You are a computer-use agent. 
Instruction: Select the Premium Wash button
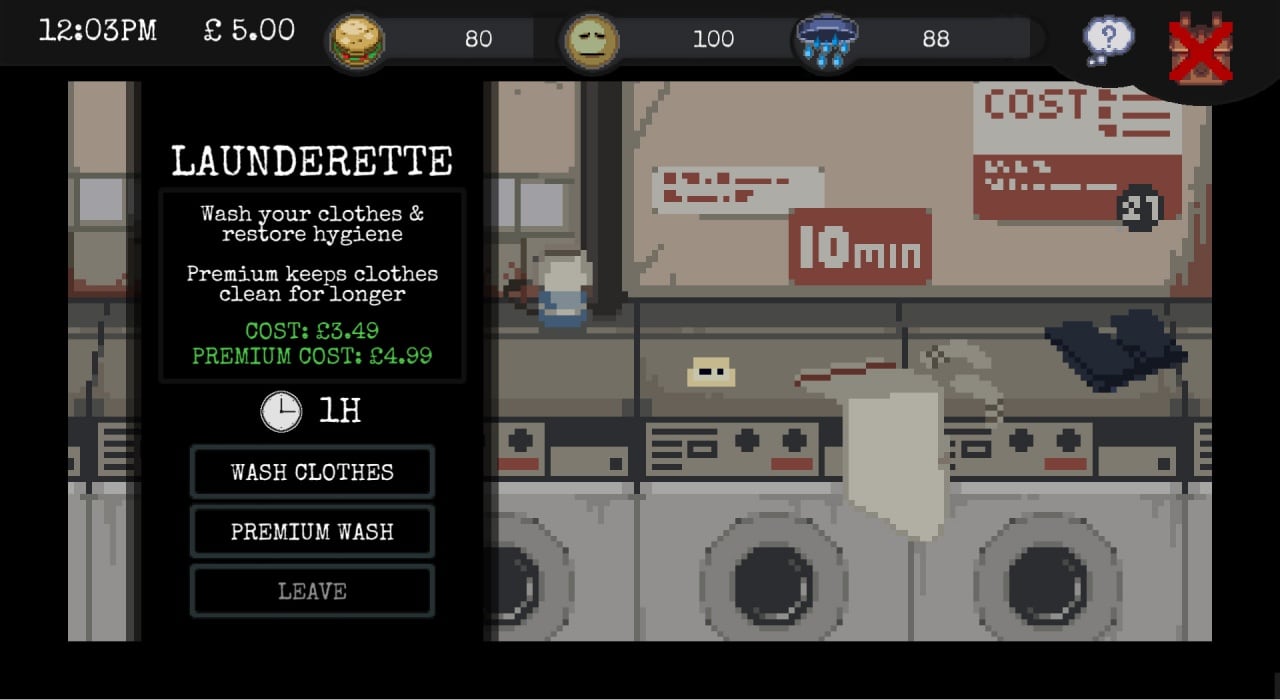pos(312,532)
